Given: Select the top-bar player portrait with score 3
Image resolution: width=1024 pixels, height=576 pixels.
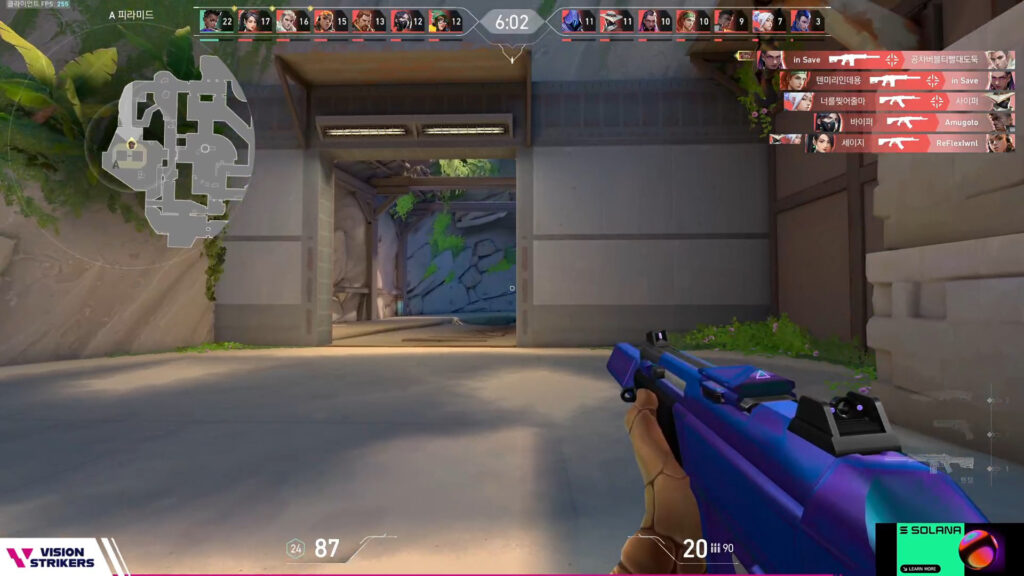Looking at the screenshot, I should click(801, 21).
